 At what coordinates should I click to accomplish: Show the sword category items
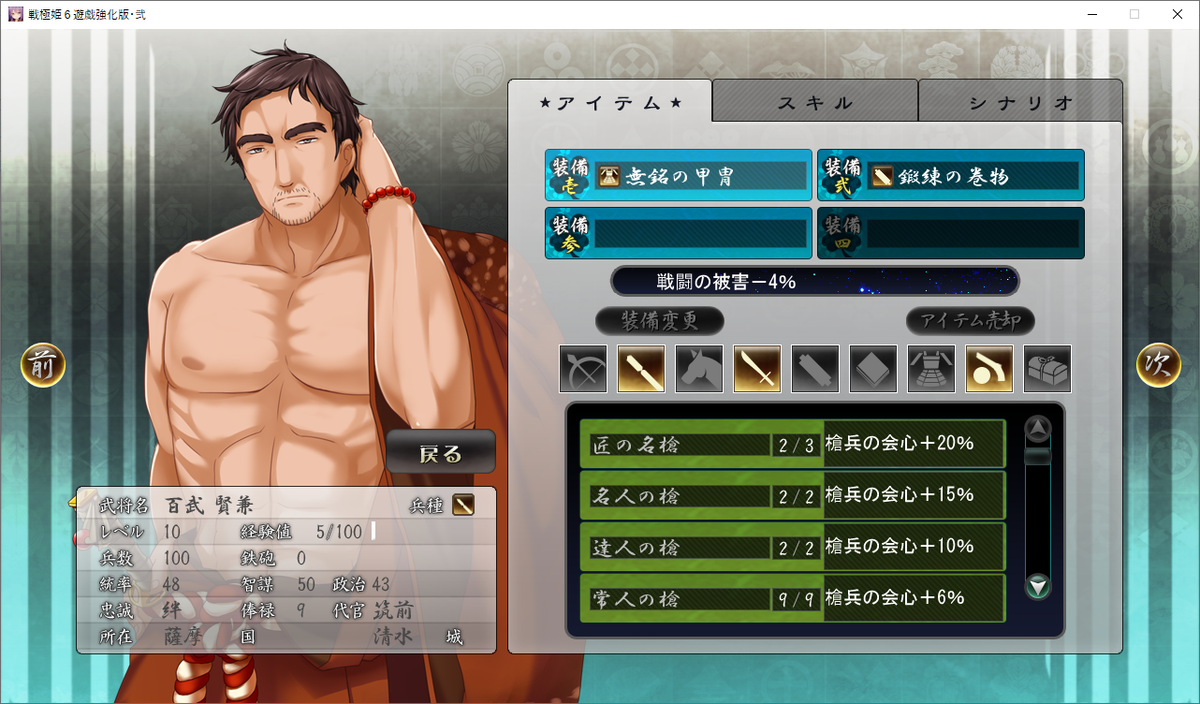(758, 369)
